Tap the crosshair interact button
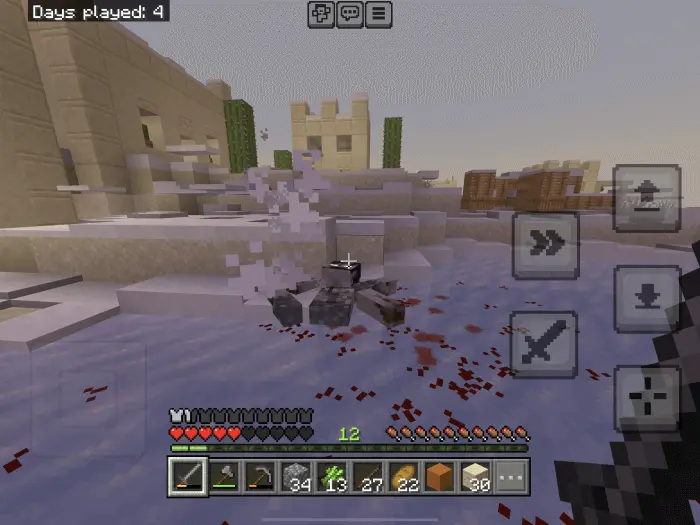This screenshot has height=525, width=700. click(x=646, y=398)
